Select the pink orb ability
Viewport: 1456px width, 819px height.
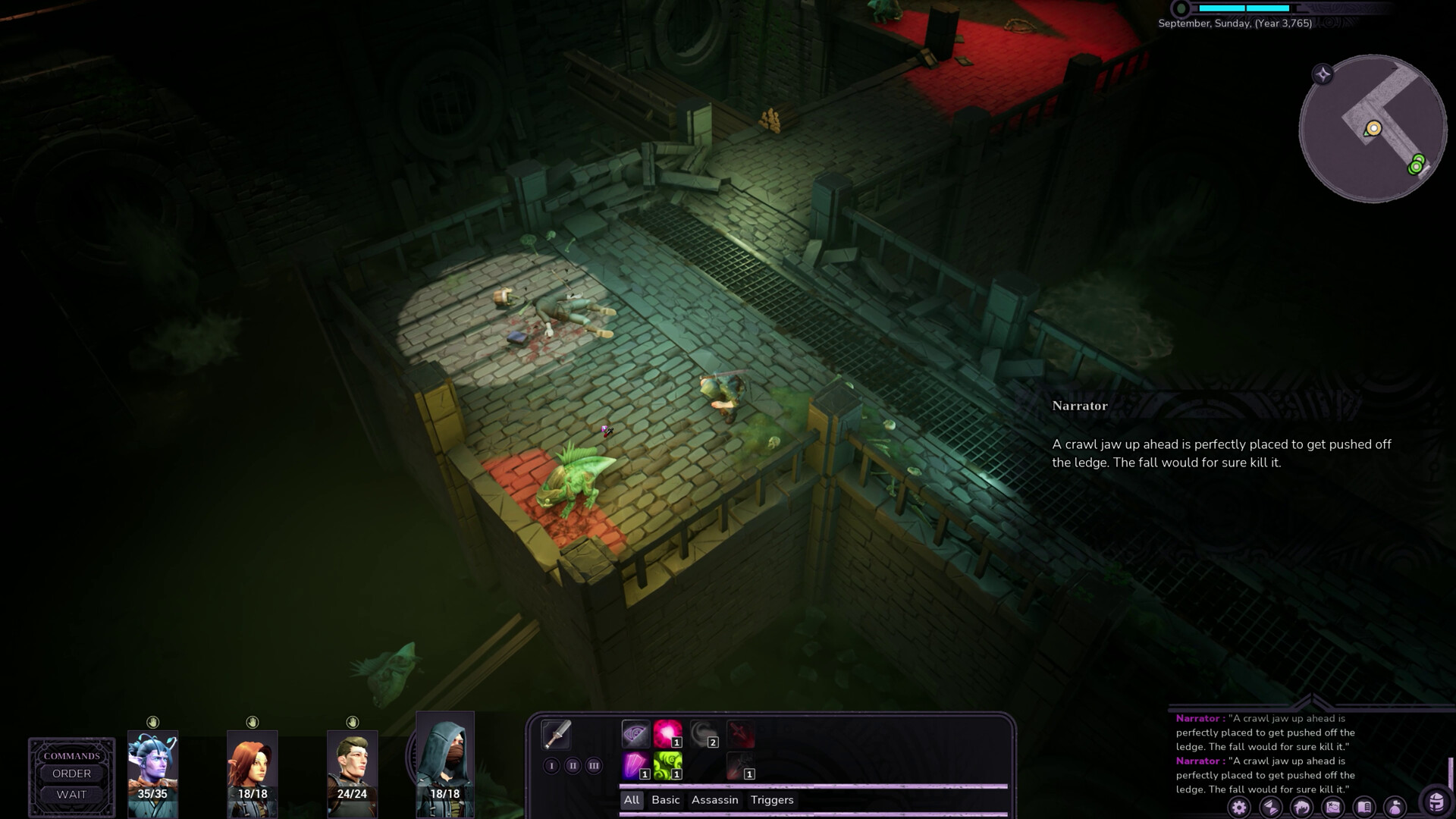(667, 733)
